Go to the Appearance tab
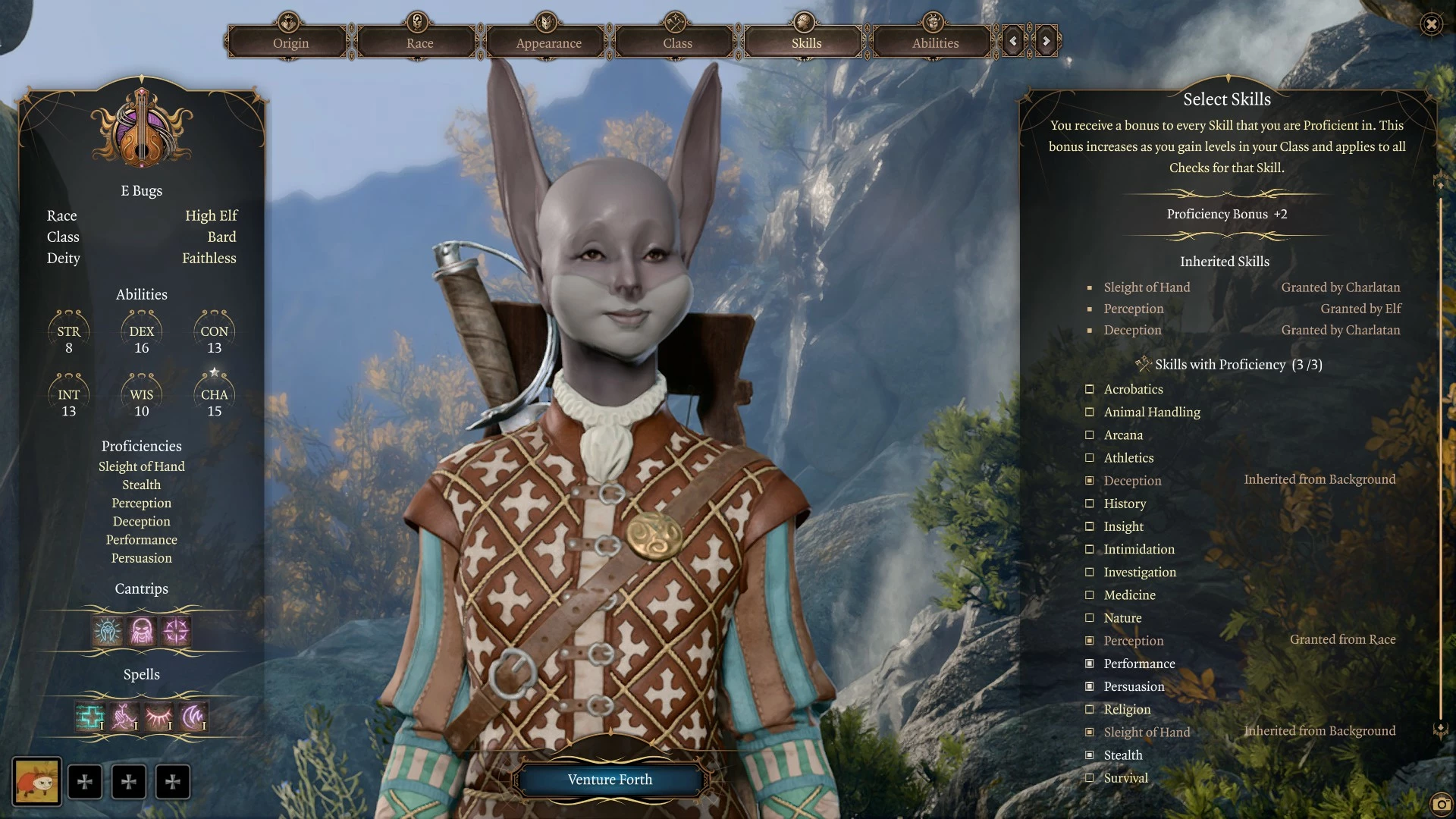Image resolution: width=1456 pixels, height=819 pixels. (548, 42)
